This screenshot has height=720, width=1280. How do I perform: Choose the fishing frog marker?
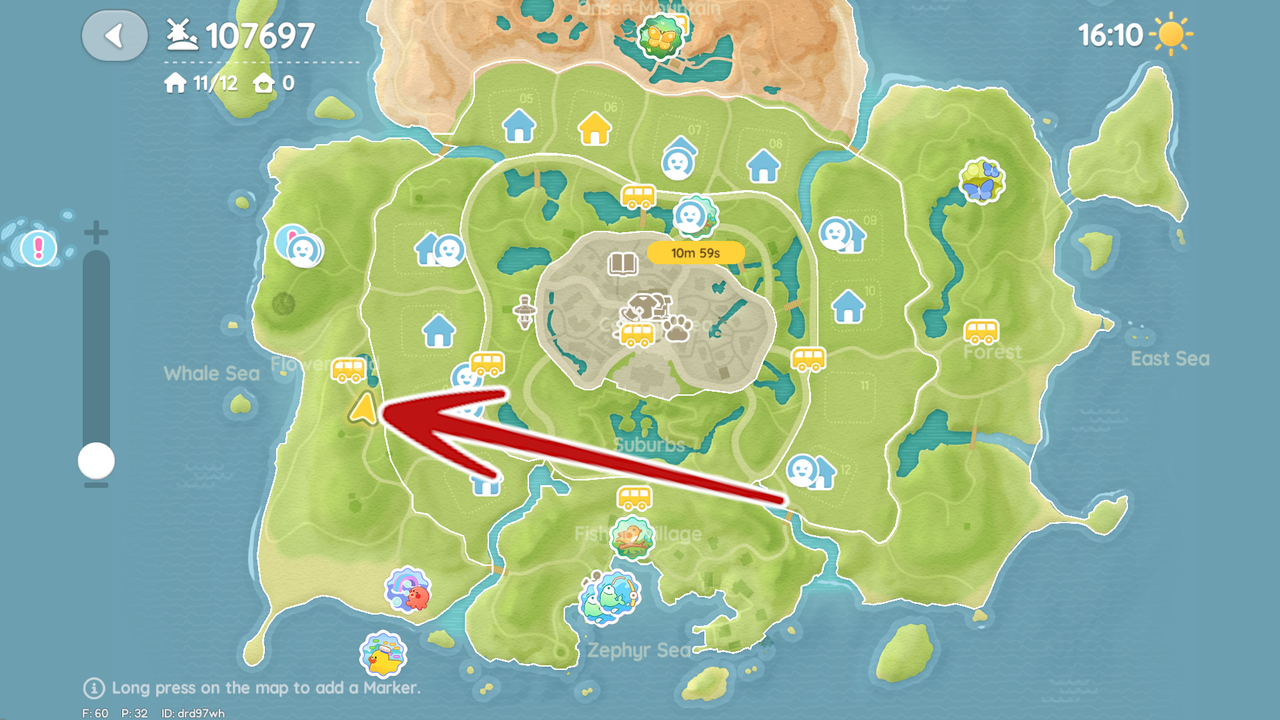[608, 597]
